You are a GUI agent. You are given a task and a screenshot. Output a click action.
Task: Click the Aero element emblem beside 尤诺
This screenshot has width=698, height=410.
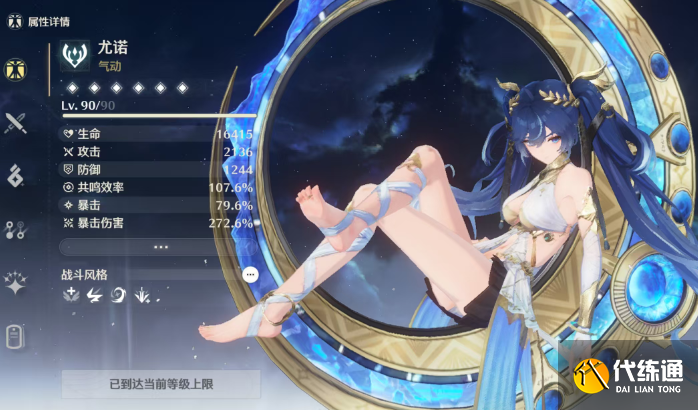pos(75,55)
